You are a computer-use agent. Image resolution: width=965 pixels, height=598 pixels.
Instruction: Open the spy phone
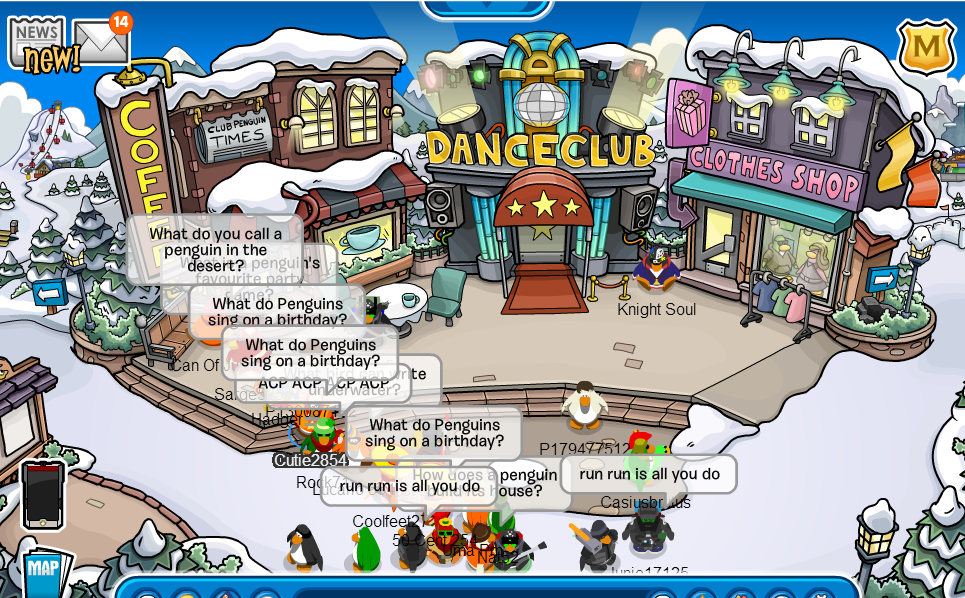point(43,494)
